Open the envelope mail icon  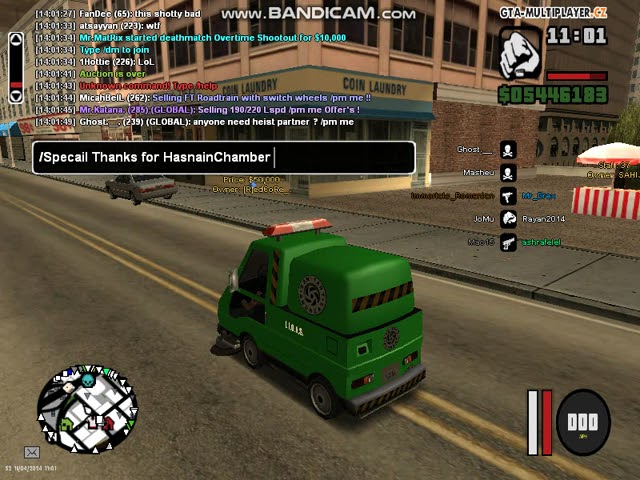click(x=32, y=452)
